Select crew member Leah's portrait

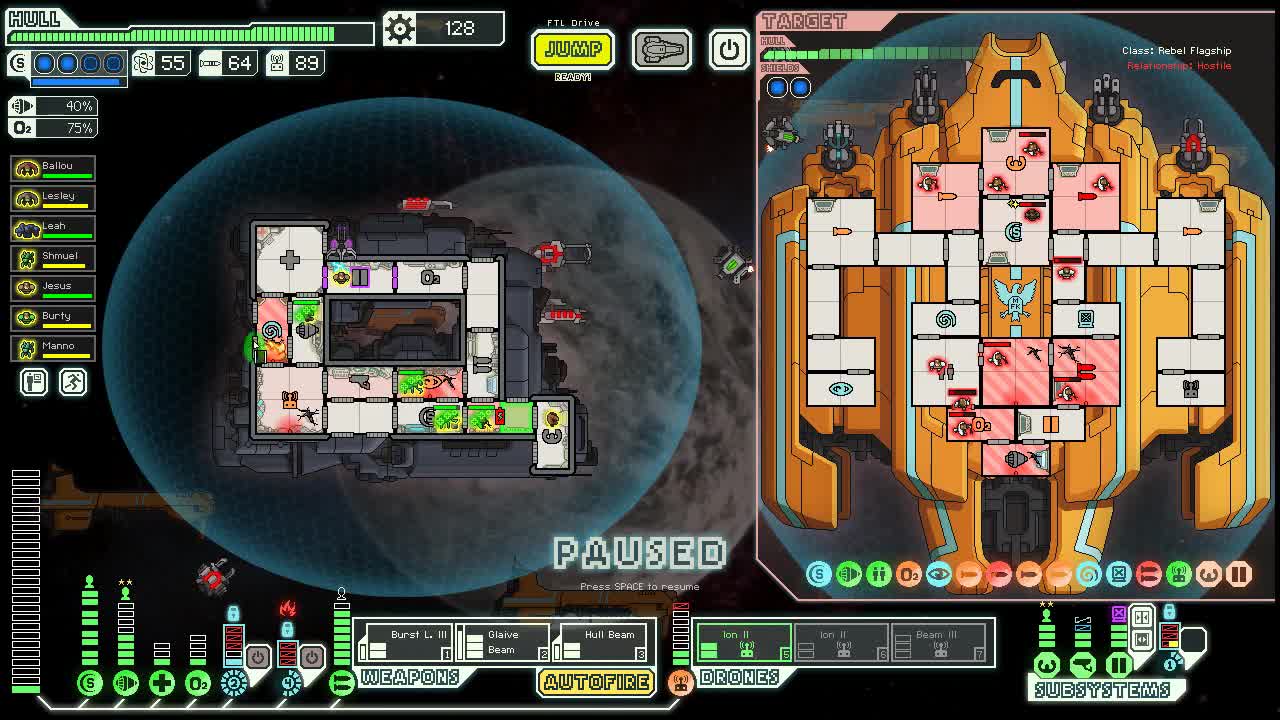coord(30,227)
